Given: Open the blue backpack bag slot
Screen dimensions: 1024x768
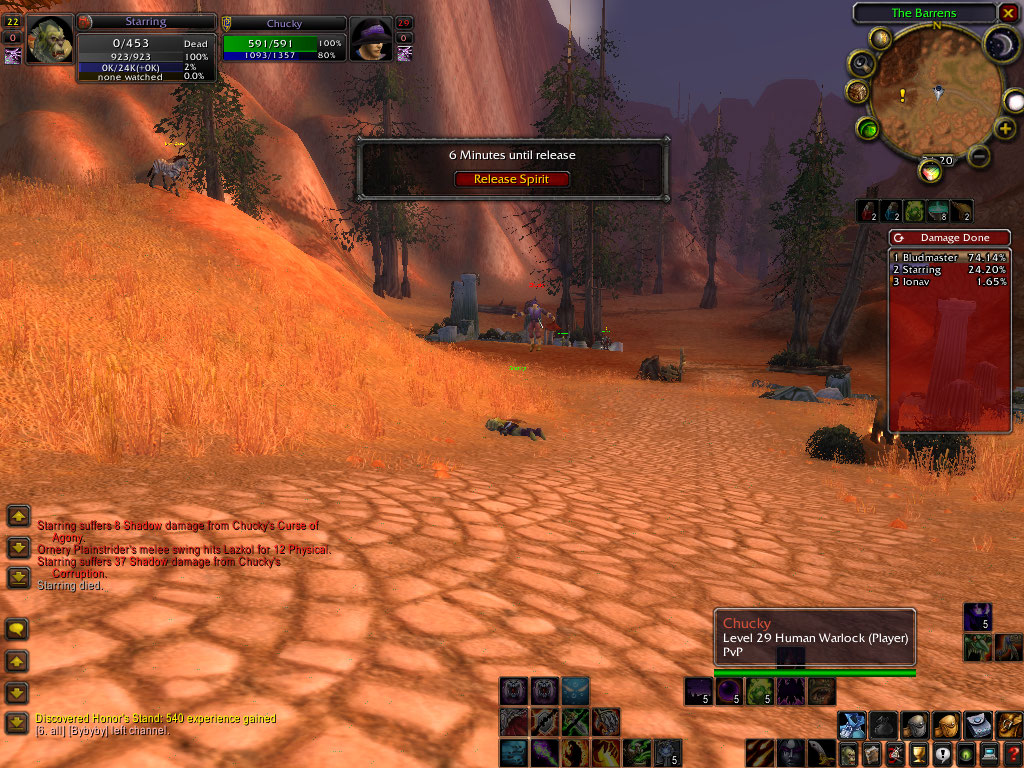Looking at the screenshot, I should [852, 724].
